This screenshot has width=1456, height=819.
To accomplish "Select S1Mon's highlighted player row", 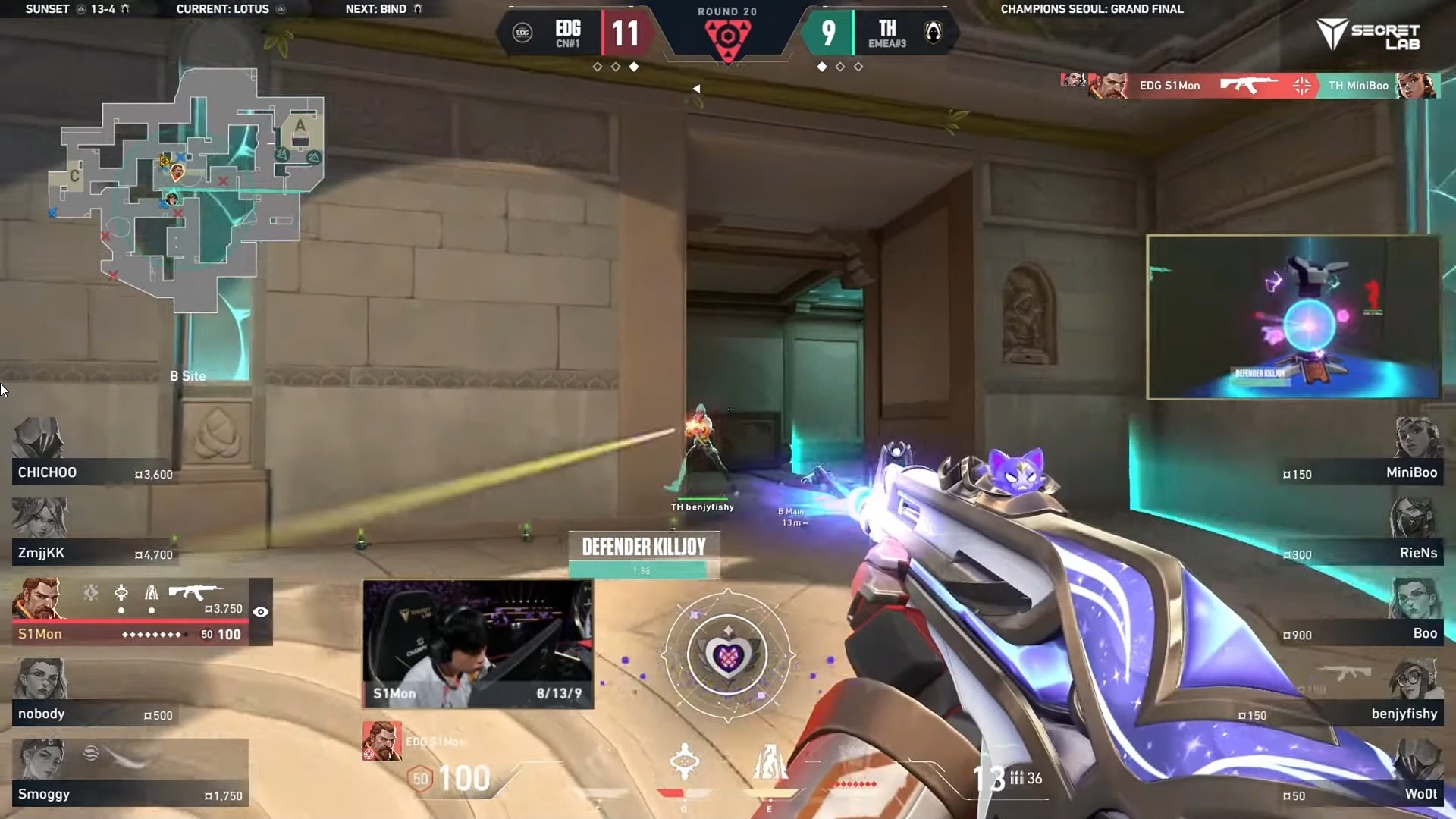I will pos(129,613).
